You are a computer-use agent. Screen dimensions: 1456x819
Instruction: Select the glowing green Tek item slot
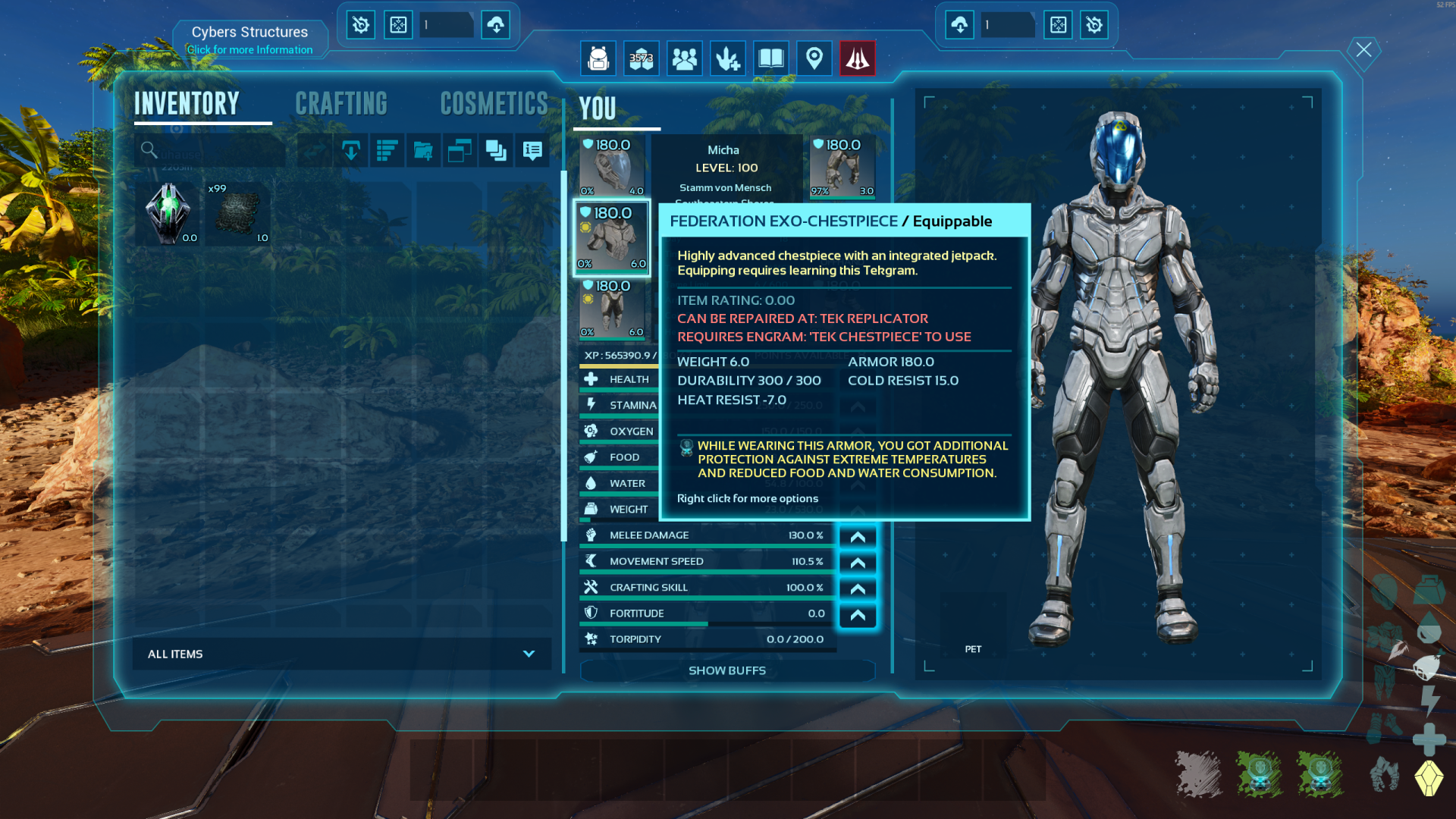[168, 214]
